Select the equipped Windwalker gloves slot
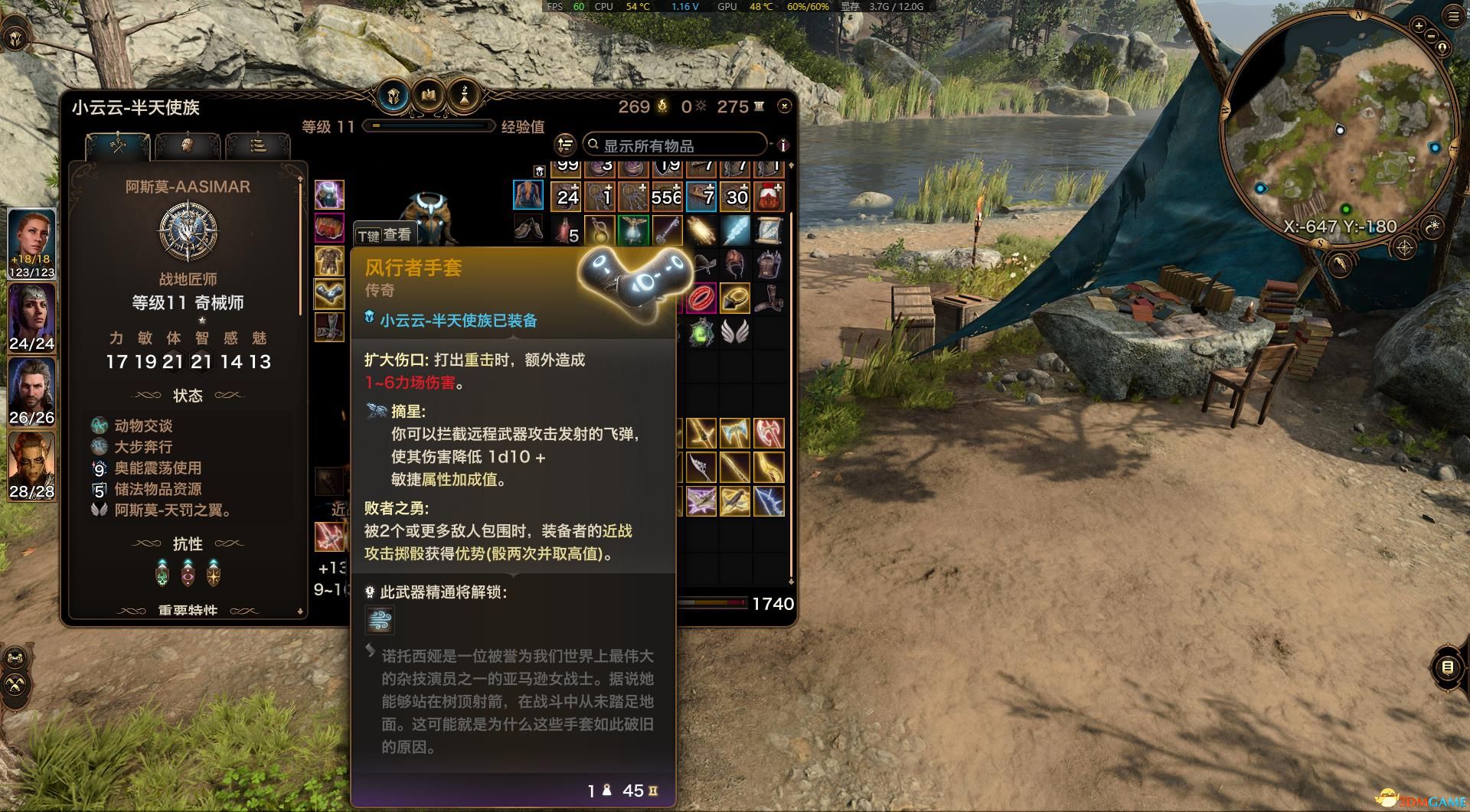Image resolution: width=1470 pixels, height=812 pixels. 329,293
